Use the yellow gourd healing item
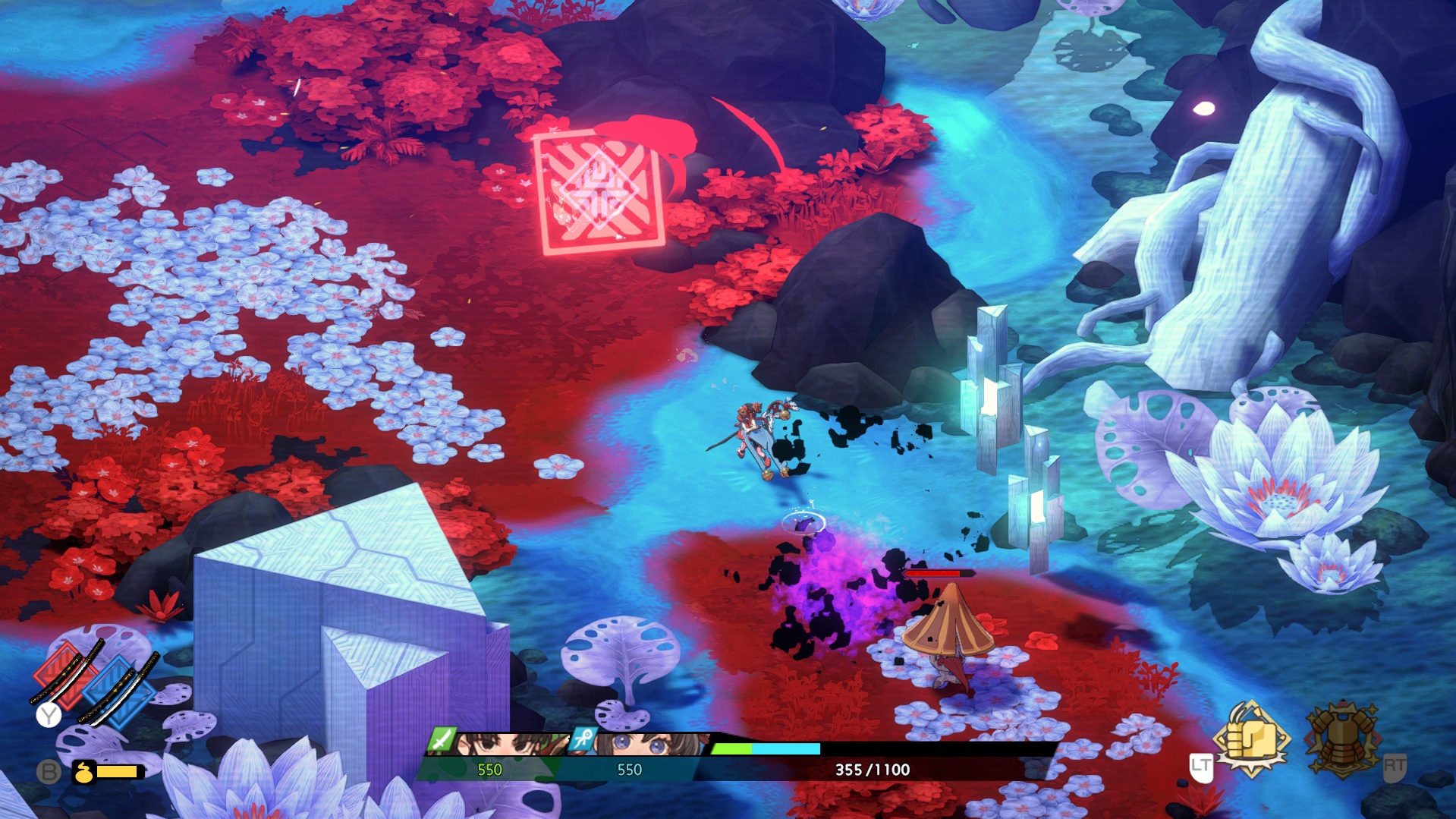Image resolution: width=1456 pixels, height=819 pixels. [x=83, y=773]
